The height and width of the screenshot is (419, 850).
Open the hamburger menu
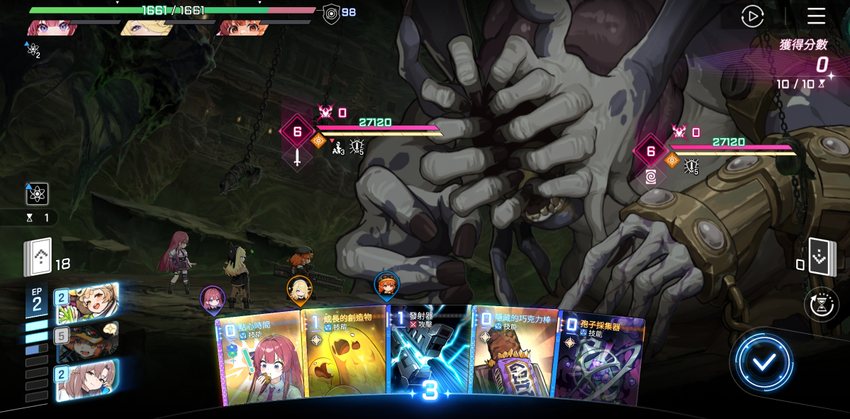(816, 16)
